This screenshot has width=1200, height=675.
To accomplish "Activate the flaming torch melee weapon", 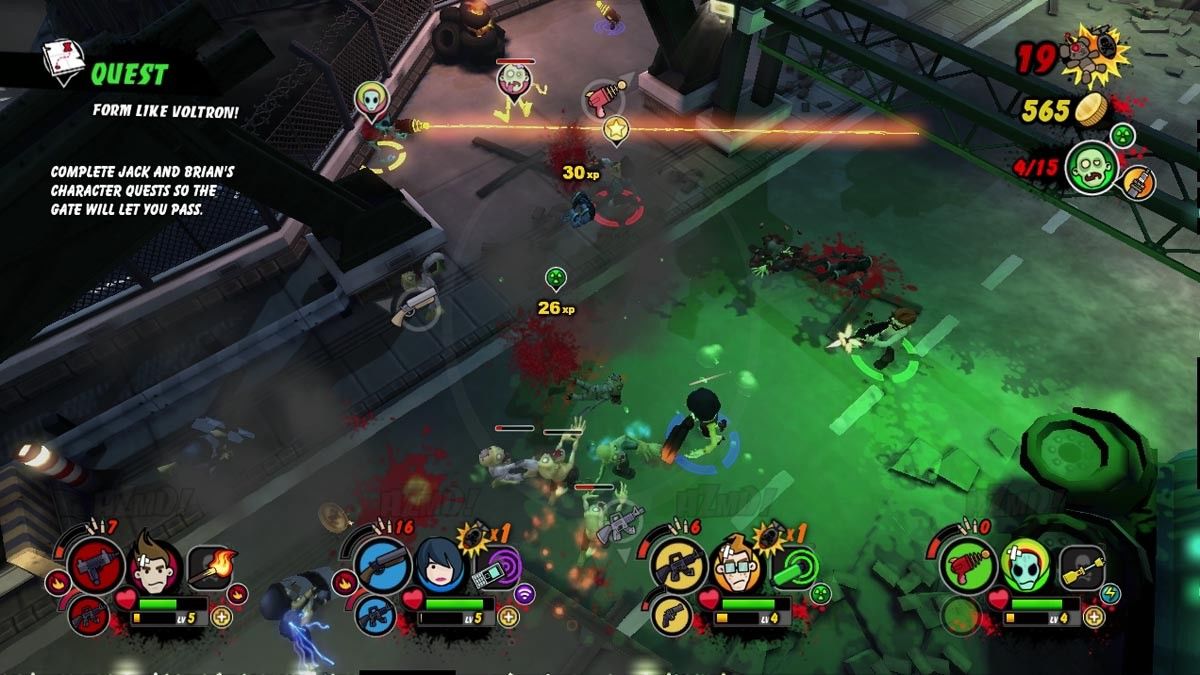I will 210,567.
